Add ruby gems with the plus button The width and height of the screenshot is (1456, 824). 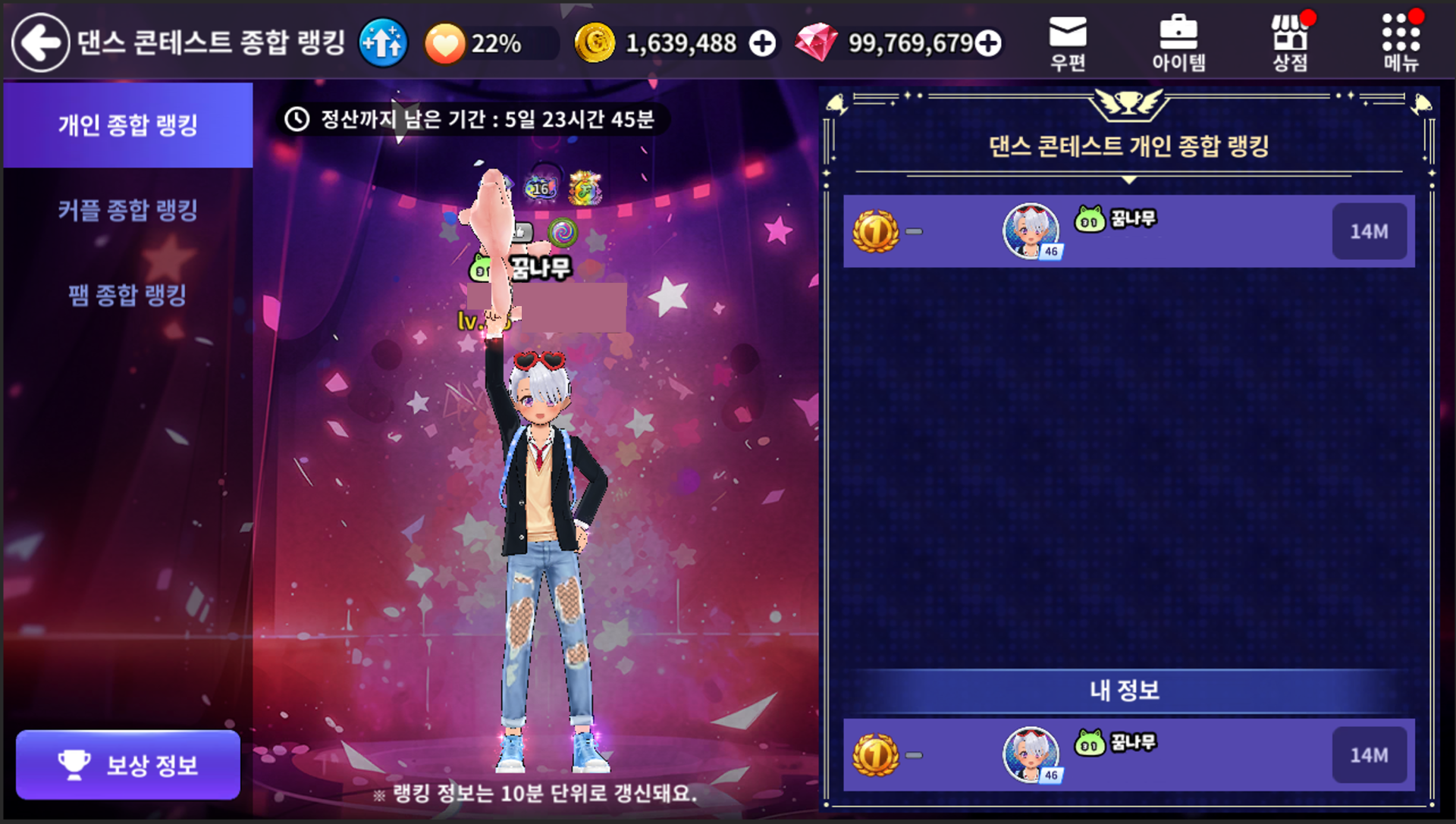988,43
